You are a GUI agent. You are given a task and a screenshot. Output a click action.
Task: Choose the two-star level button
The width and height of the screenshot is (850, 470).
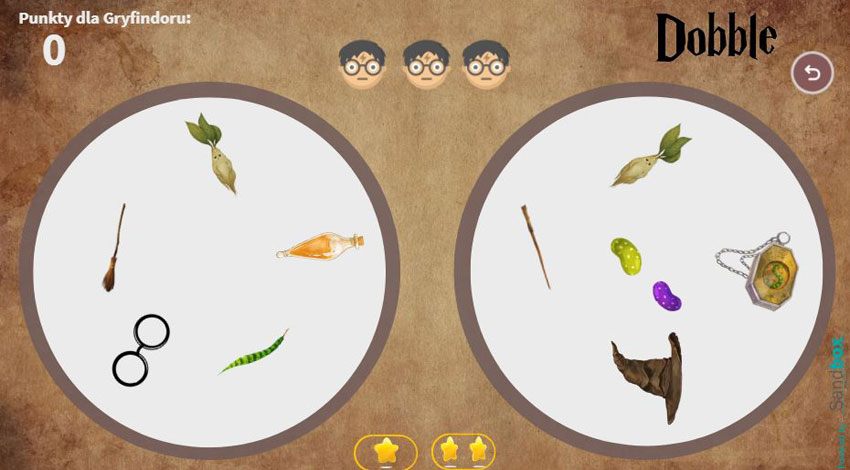463,452
